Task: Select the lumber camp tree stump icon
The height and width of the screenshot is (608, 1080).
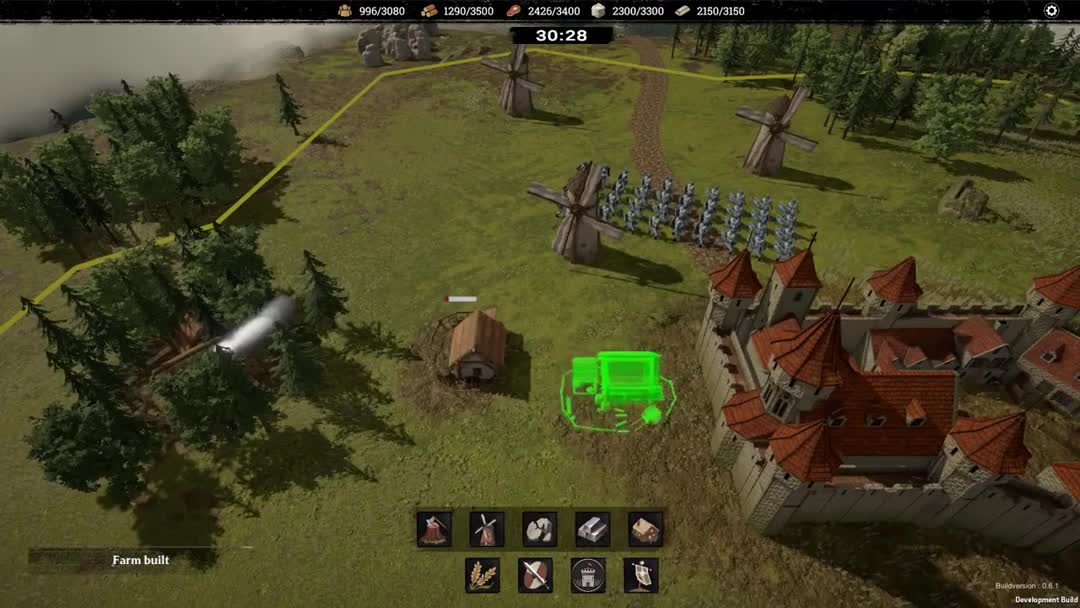Action: (434, 529)
